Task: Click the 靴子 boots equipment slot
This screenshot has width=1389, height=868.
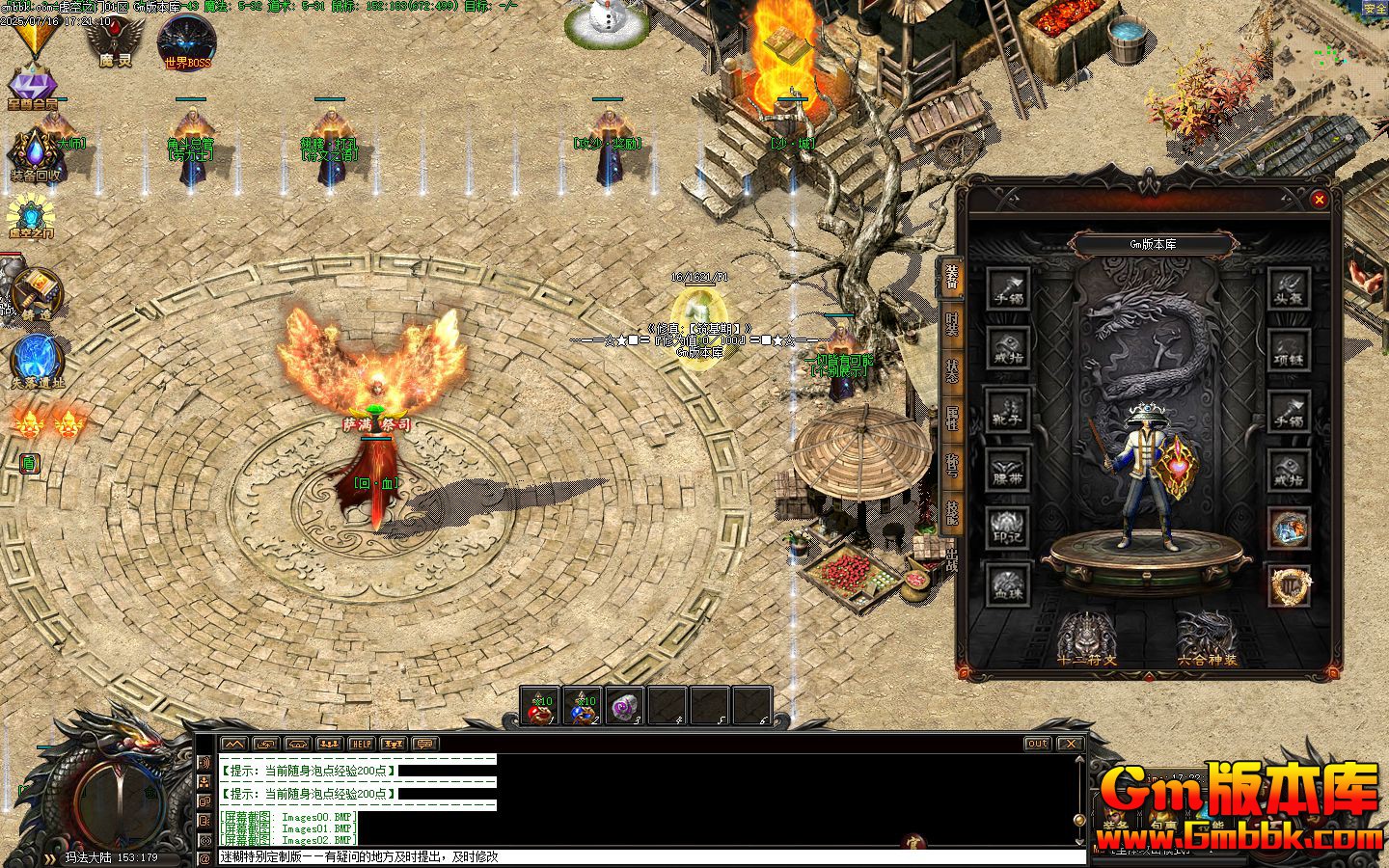Action: (x=1008, y=409)
